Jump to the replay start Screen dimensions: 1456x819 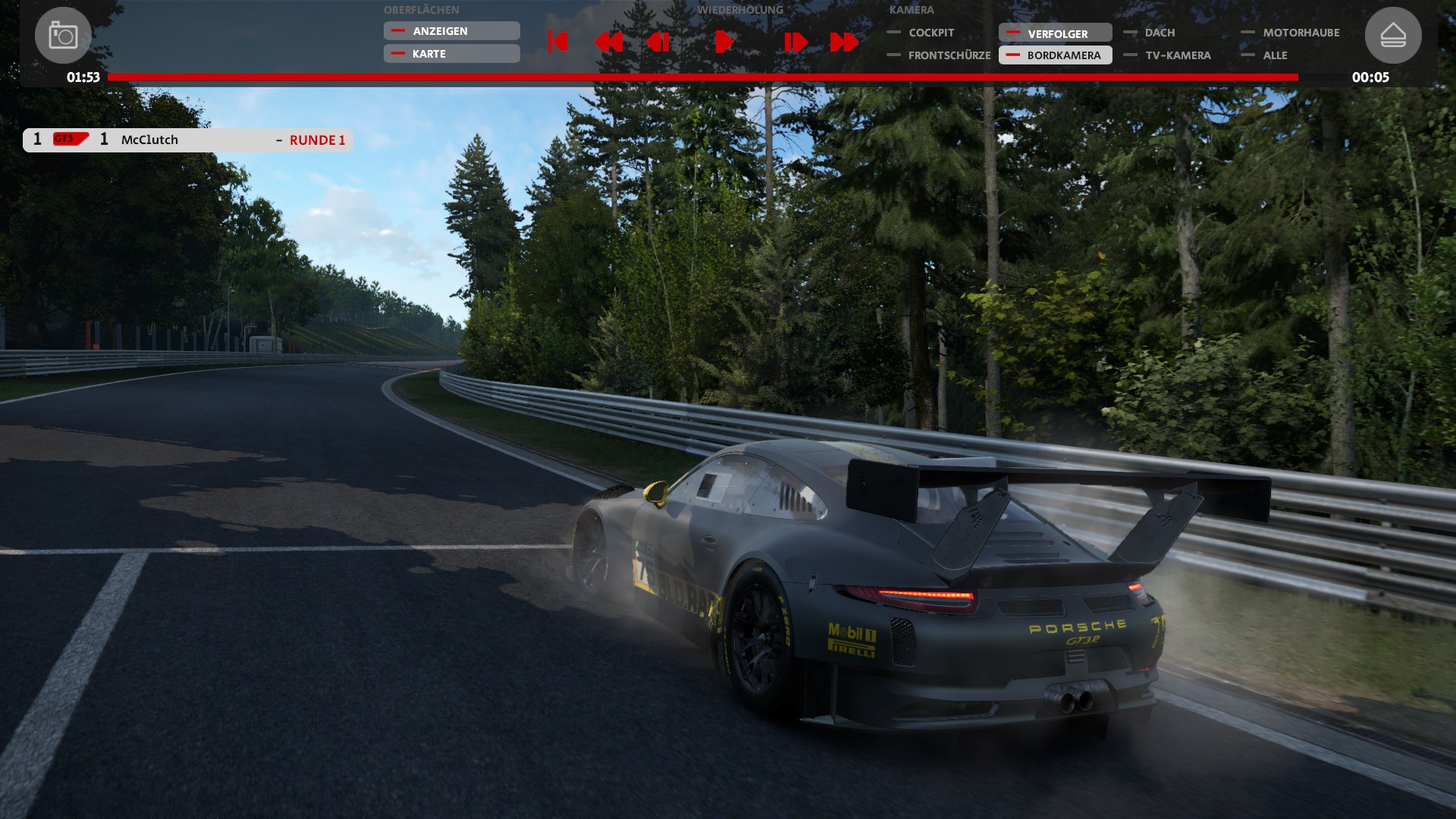coord(557,42)
